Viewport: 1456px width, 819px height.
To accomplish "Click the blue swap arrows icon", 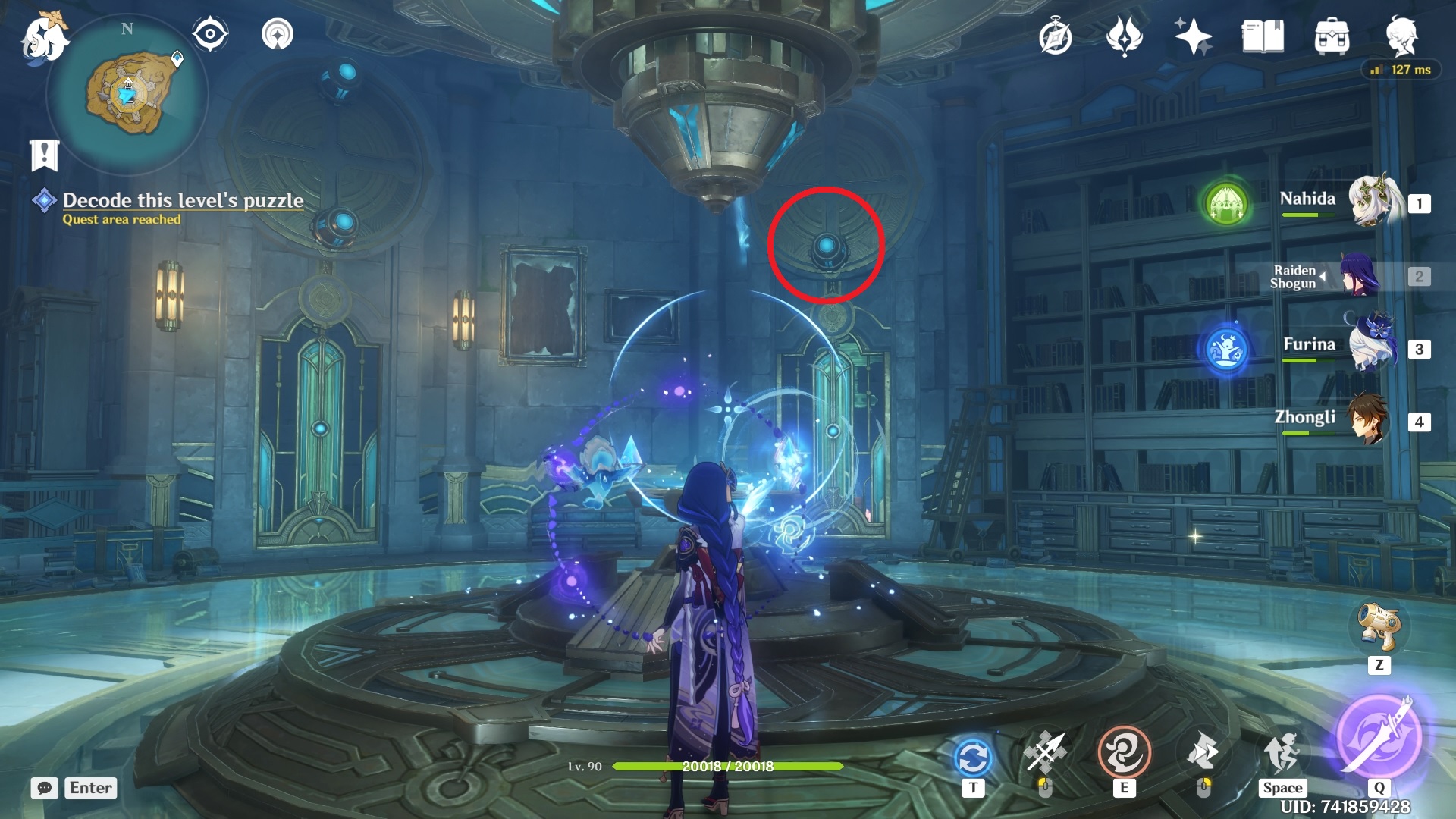I will 973,757.
